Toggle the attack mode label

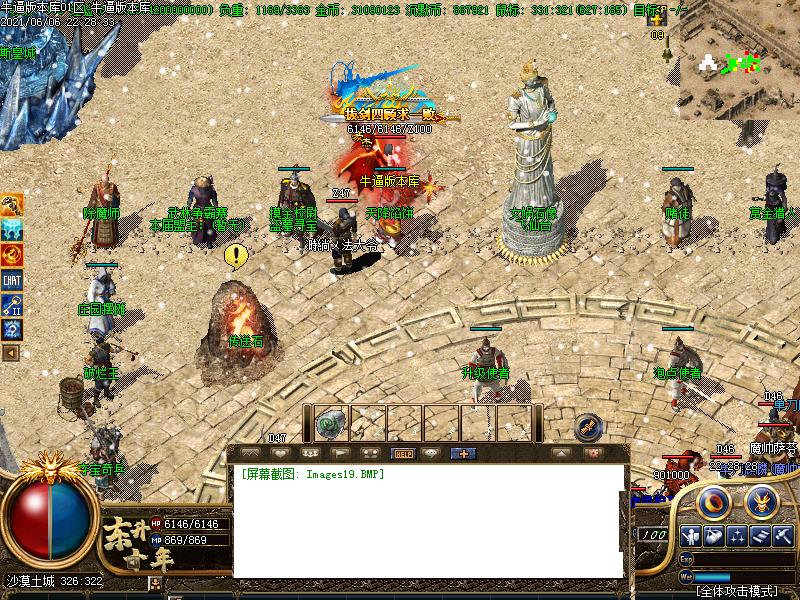click(735, 591)
